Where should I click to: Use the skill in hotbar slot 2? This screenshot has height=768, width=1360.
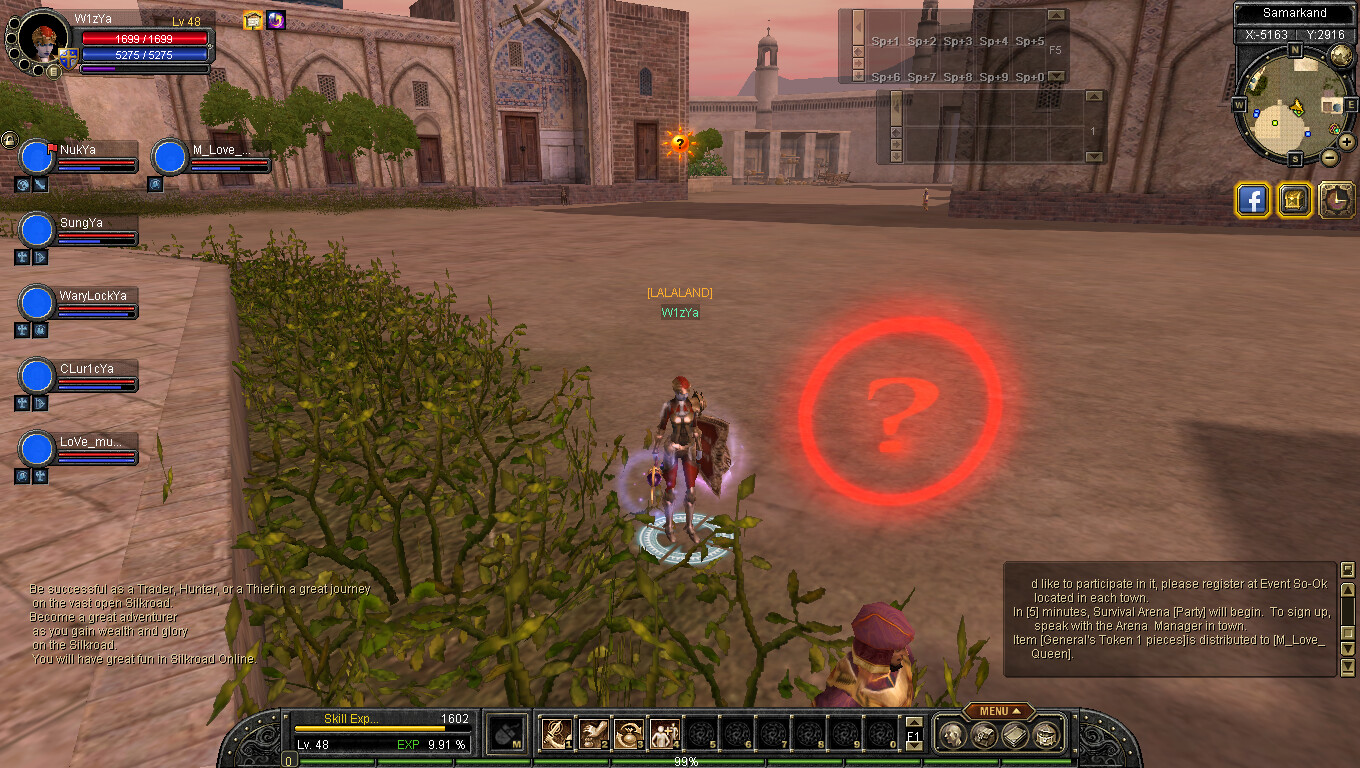coord(593,734)
